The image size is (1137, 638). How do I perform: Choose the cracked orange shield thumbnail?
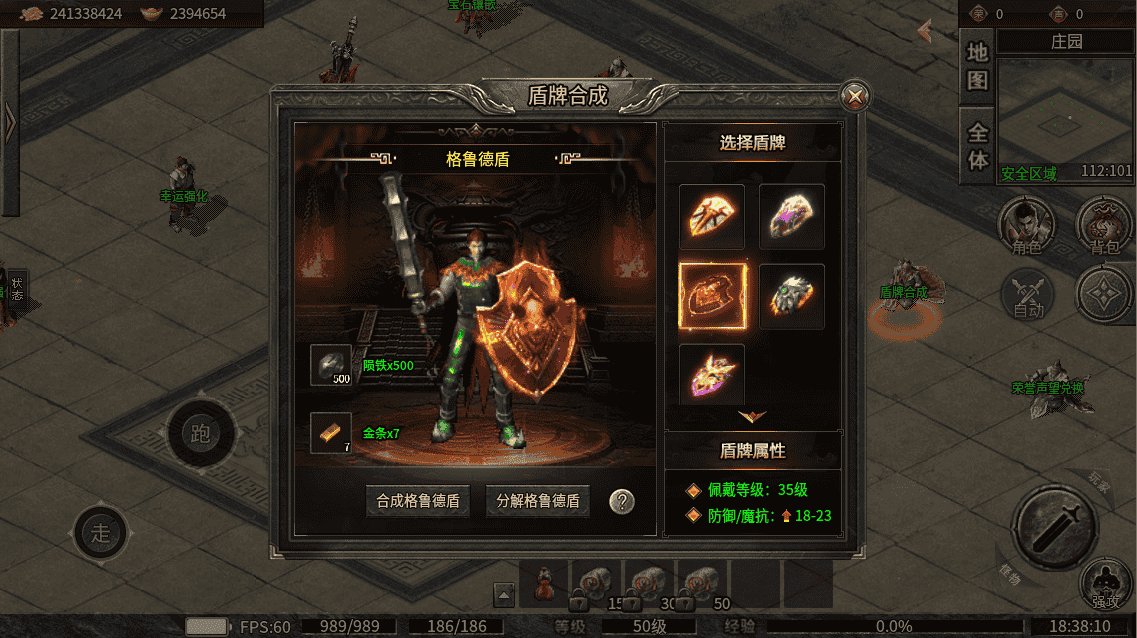(712, 217)
